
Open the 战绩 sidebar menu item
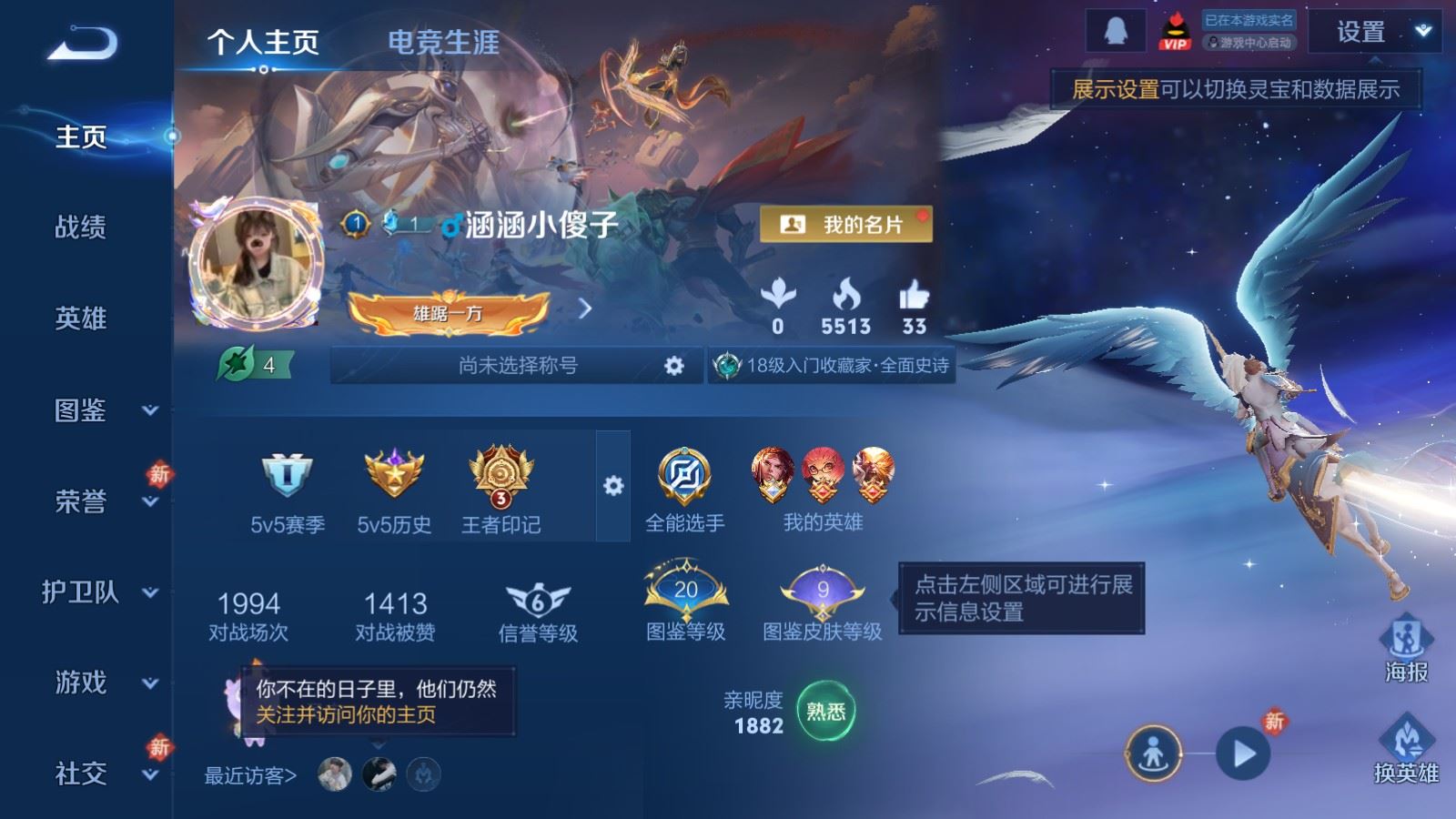point(81,228)
